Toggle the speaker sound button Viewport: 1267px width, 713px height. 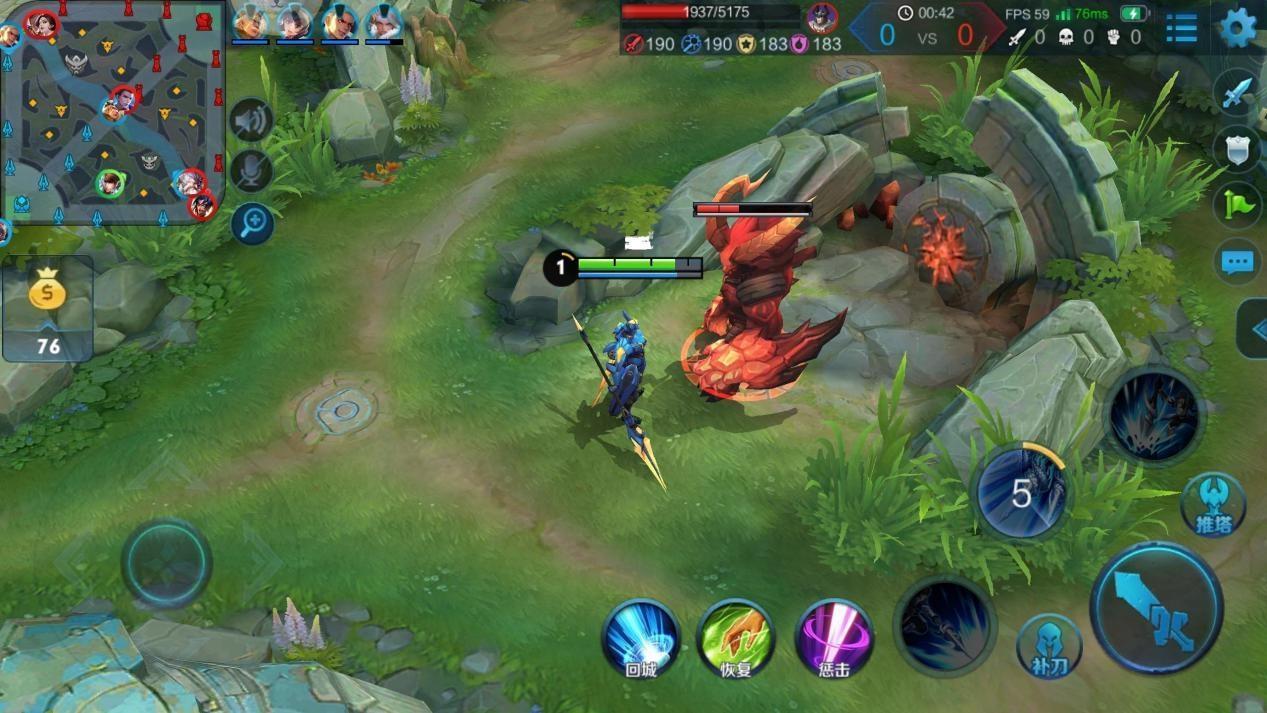tap(252, 121)
